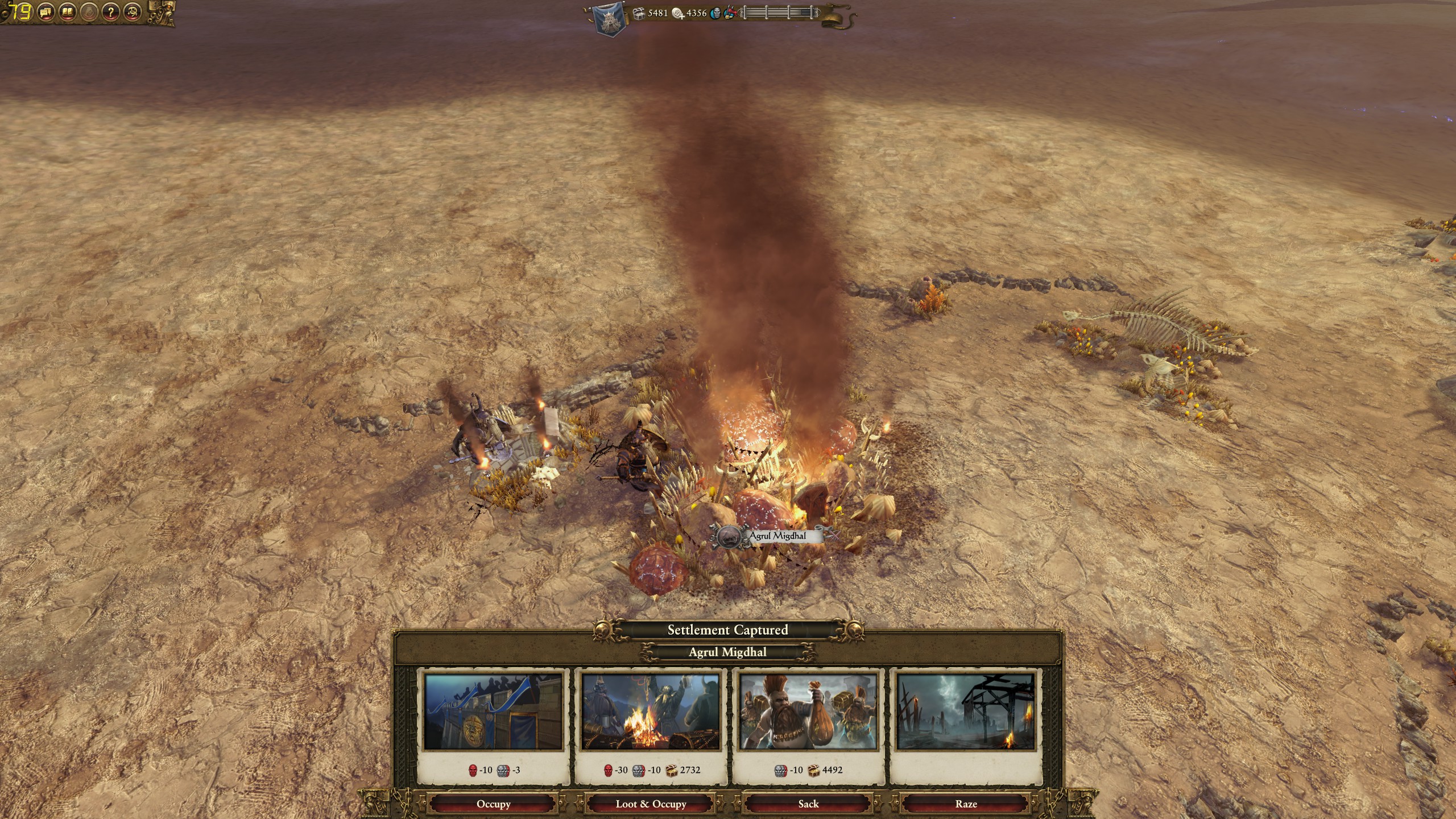Image resolution: width=1456 pixels, height=819 pixels.
Task: Open the rightmost round top-left menu icon
Action: (133, 12)
